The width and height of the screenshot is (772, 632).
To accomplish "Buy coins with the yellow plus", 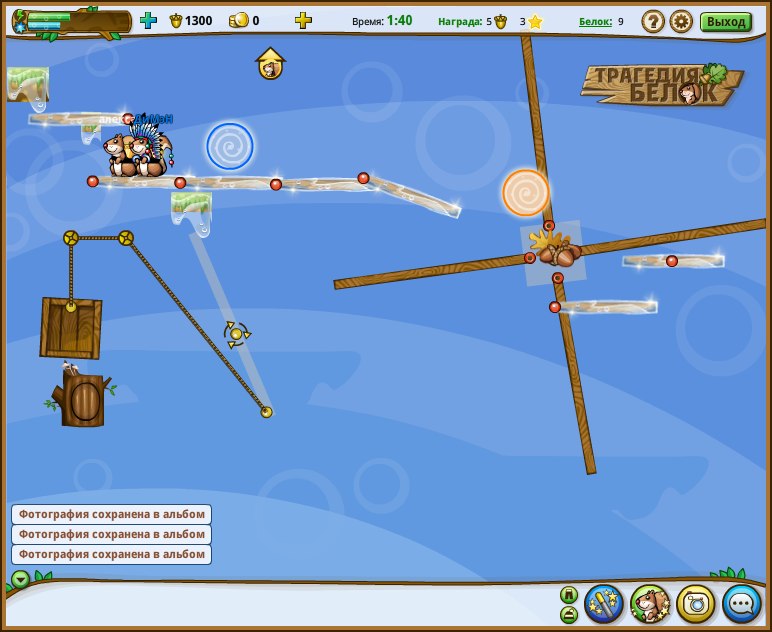I will pos(303,20).
